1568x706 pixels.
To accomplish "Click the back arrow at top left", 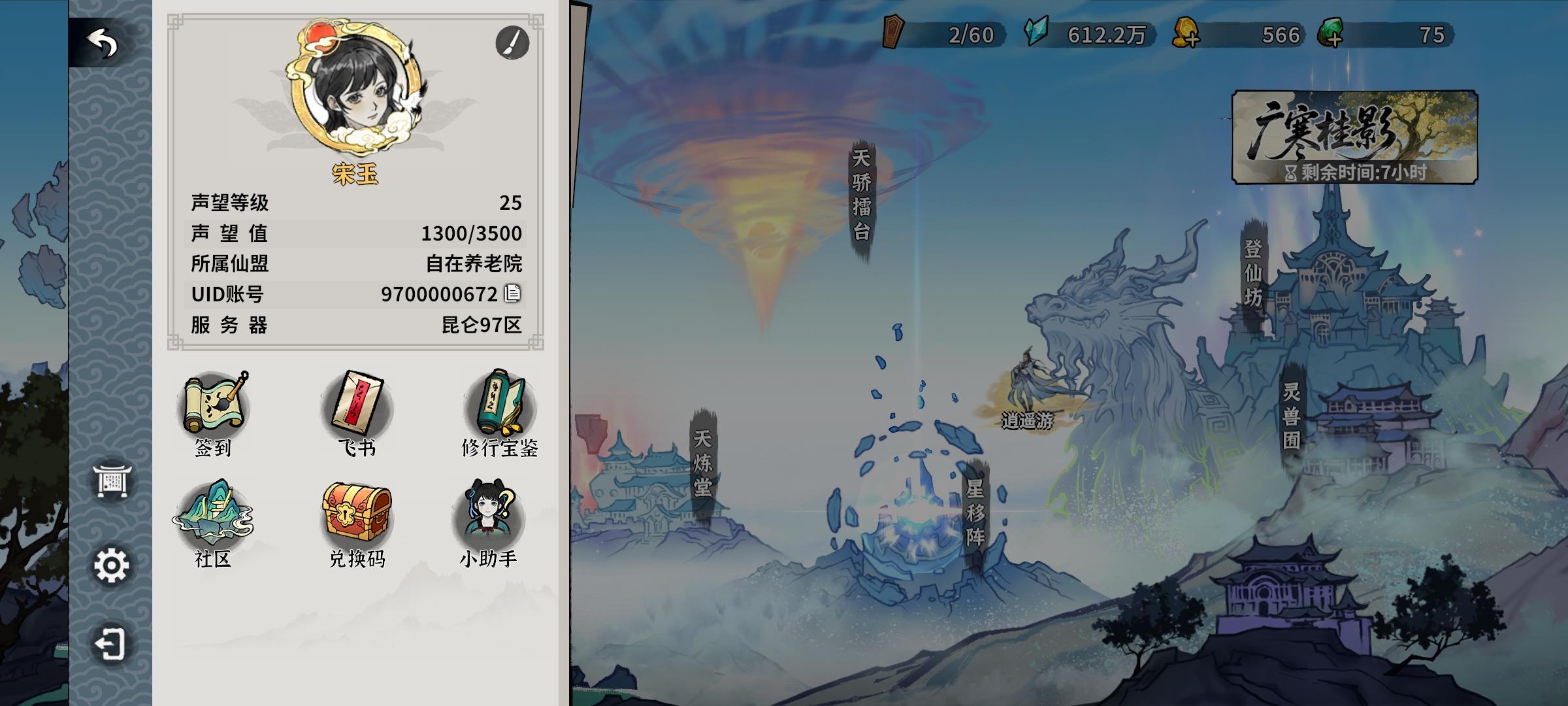I will coord(101,41).
